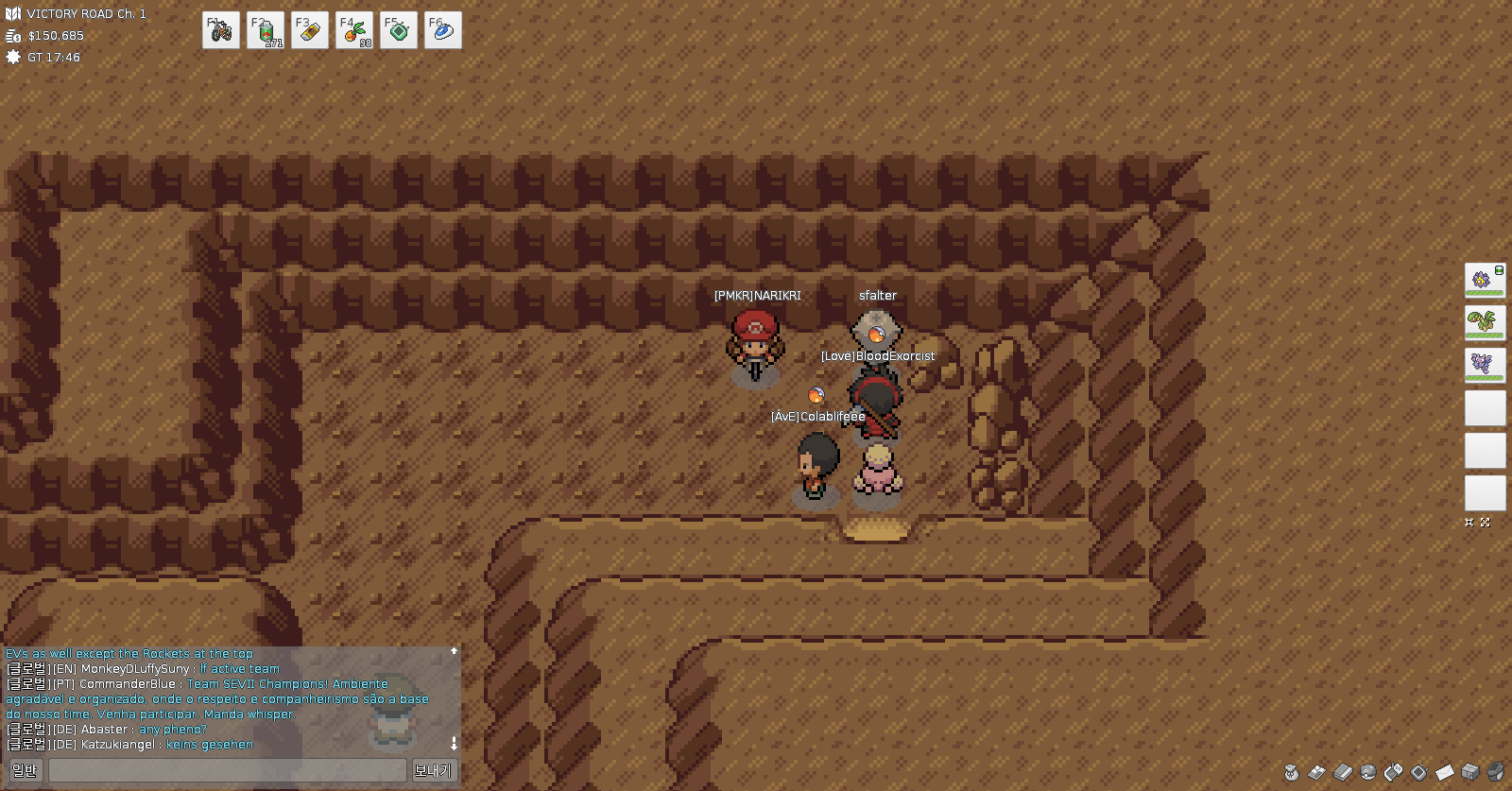Open the wristwatch icon in the bottom menu
The width and height of the screenshot is (1512, 791).
pyautogui.click(x=1496, y=772)
